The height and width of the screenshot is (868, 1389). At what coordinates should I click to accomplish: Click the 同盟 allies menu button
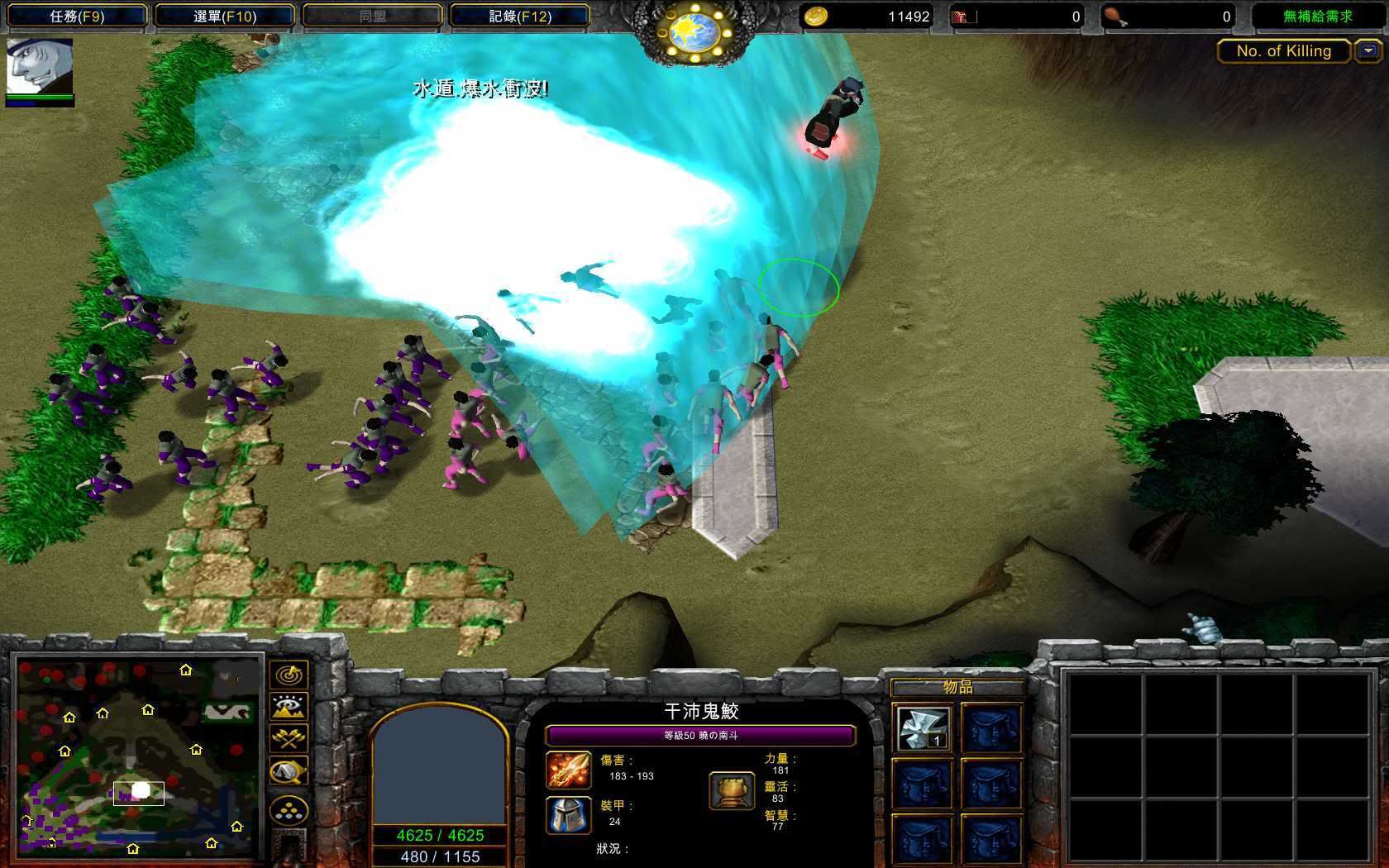coord(373,16)
